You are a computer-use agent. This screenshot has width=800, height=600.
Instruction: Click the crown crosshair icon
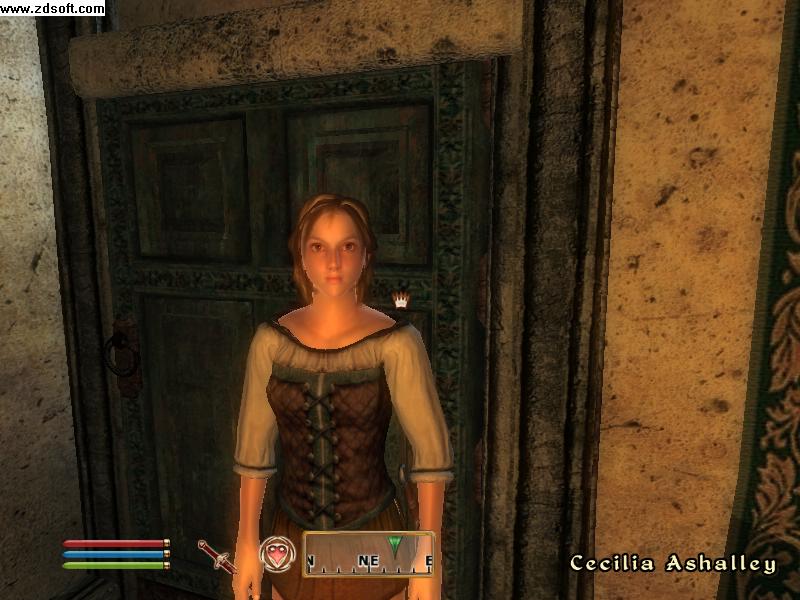pos(401,298)
